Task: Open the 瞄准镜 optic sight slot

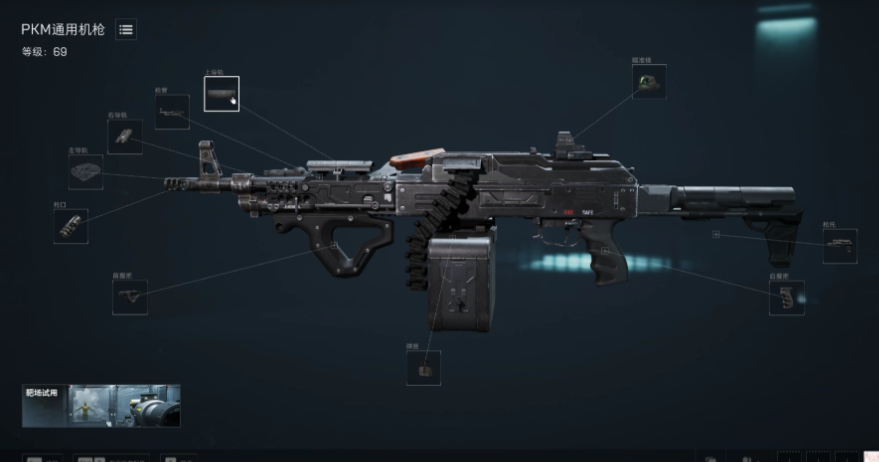Action: 648,83
